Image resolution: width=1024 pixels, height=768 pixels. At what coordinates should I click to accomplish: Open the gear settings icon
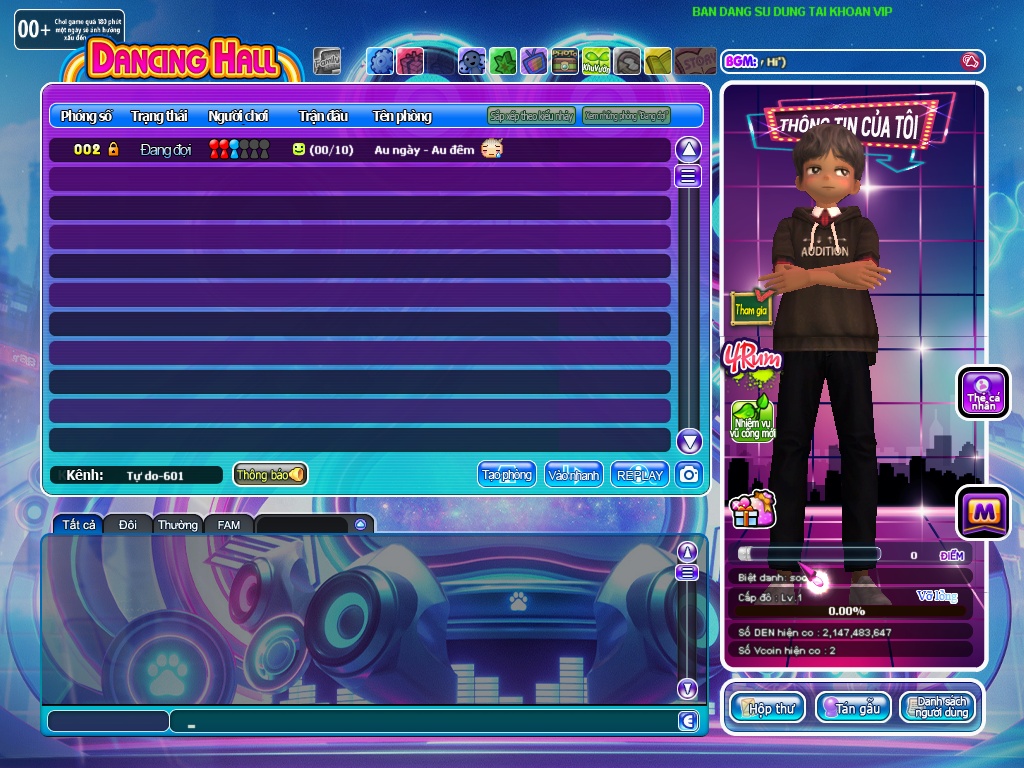381,62
